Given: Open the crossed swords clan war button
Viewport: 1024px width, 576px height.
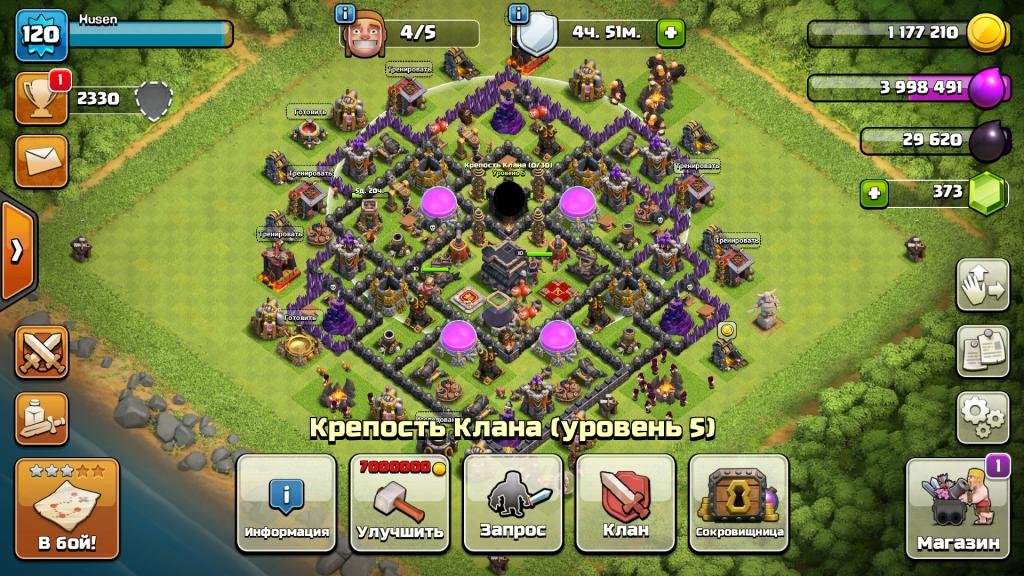Looking at the screenshot, I should [x=41, y=352].
